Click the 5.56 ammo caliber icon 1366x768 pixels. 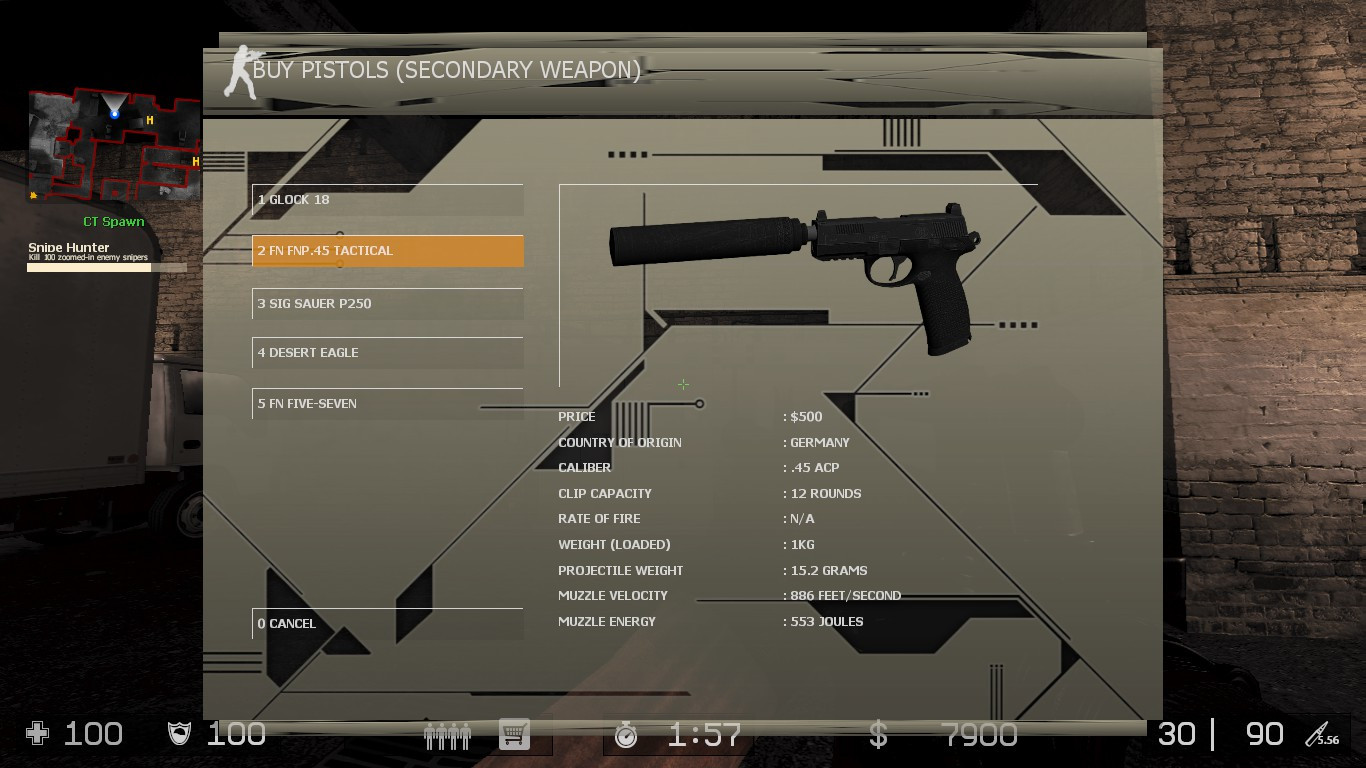coord(1324,733)
